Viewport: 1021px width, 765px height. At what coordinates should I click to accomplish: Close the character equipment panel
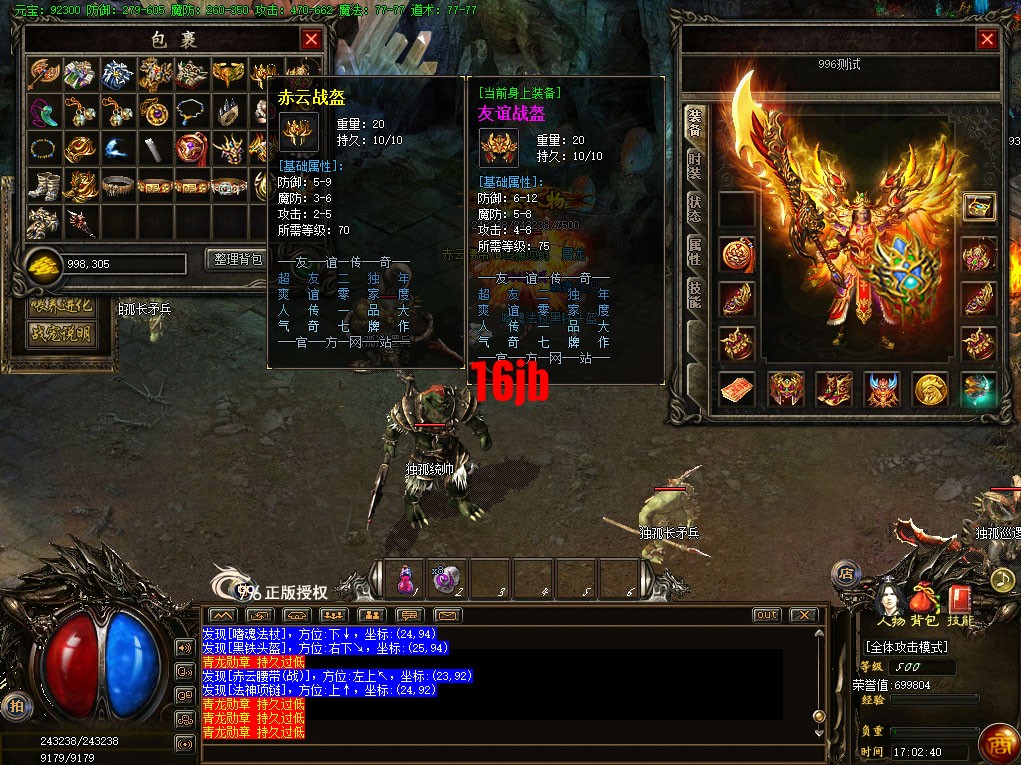(x=987, y=39)
